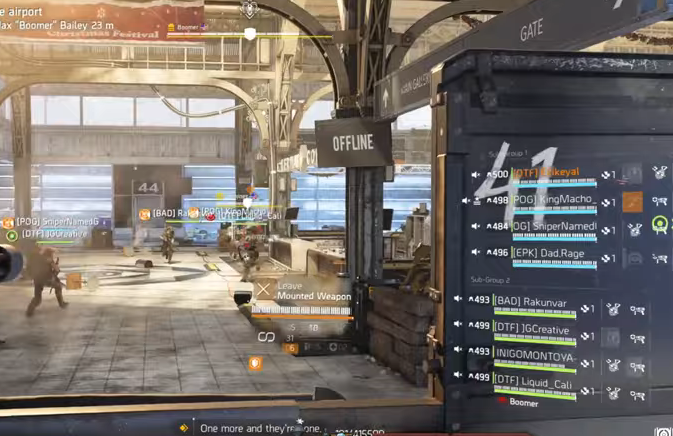Click the orange skill icon on KingMacho_'s row

[632, 202]
